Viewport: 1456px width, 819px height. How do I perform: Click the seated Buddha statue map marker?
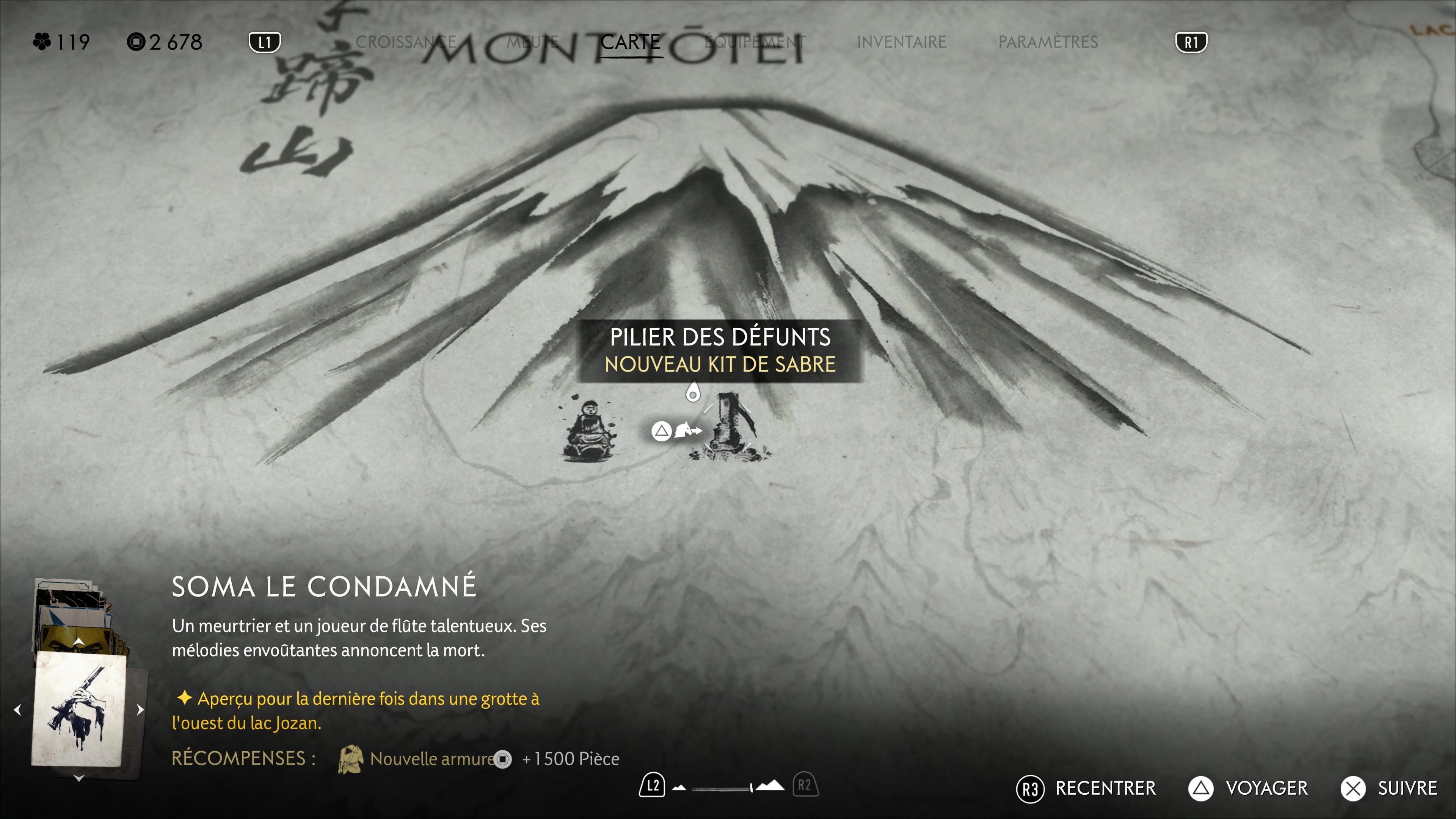pyautogui.click(x=589, y=431)
